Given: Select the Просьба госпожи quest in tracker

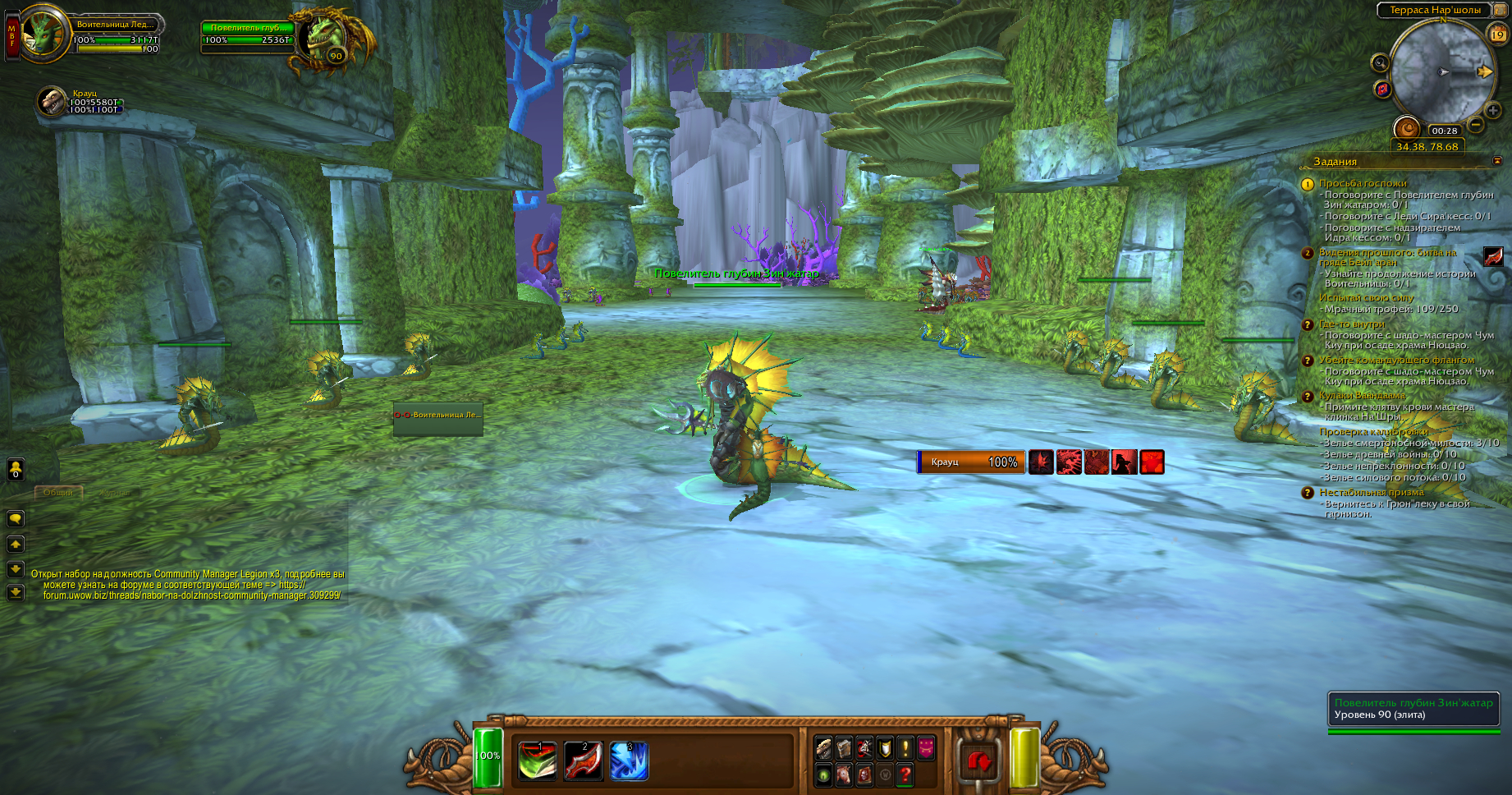Looking at the screenshot, I should 1363,183.
